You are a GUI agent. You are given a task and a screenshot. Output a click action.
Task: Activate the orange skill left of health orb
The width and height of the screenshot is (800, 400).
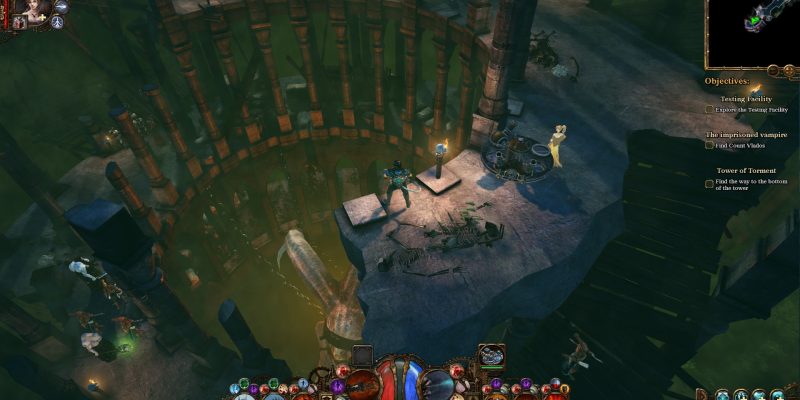click(360, 381)
